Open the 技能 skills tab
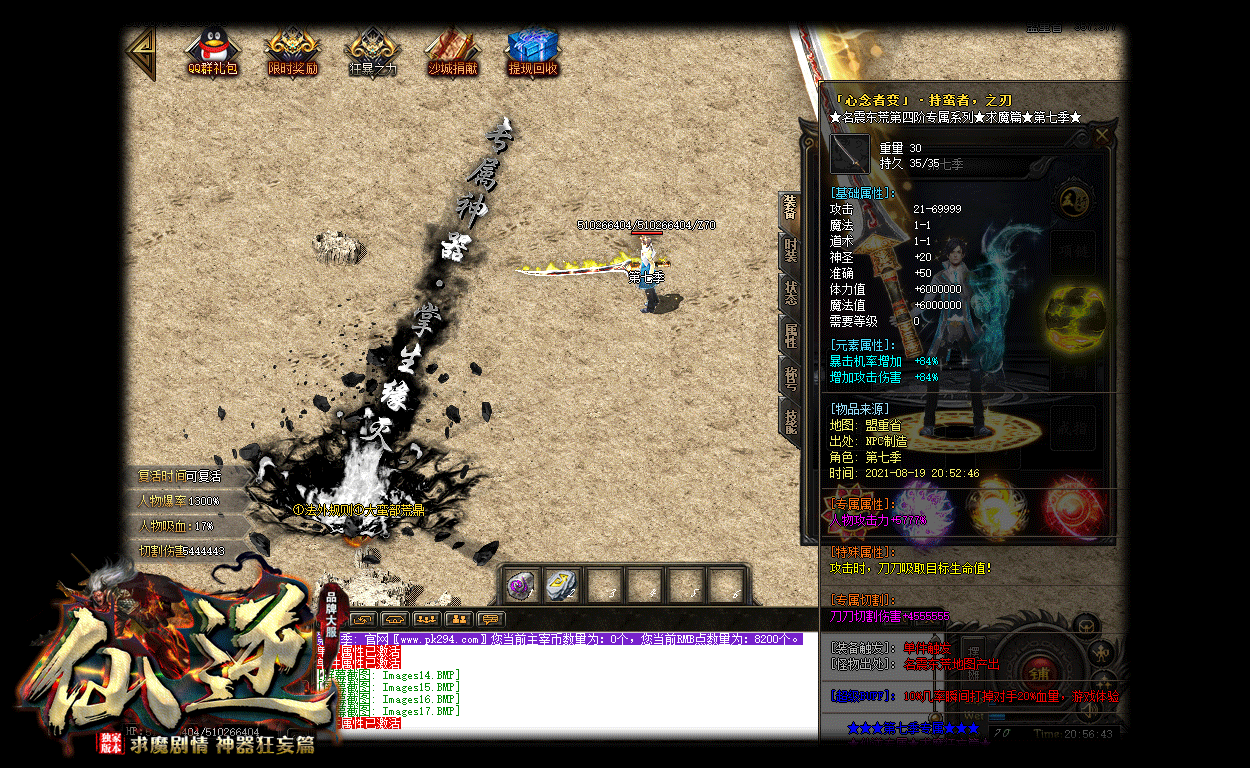 (790, 417)
